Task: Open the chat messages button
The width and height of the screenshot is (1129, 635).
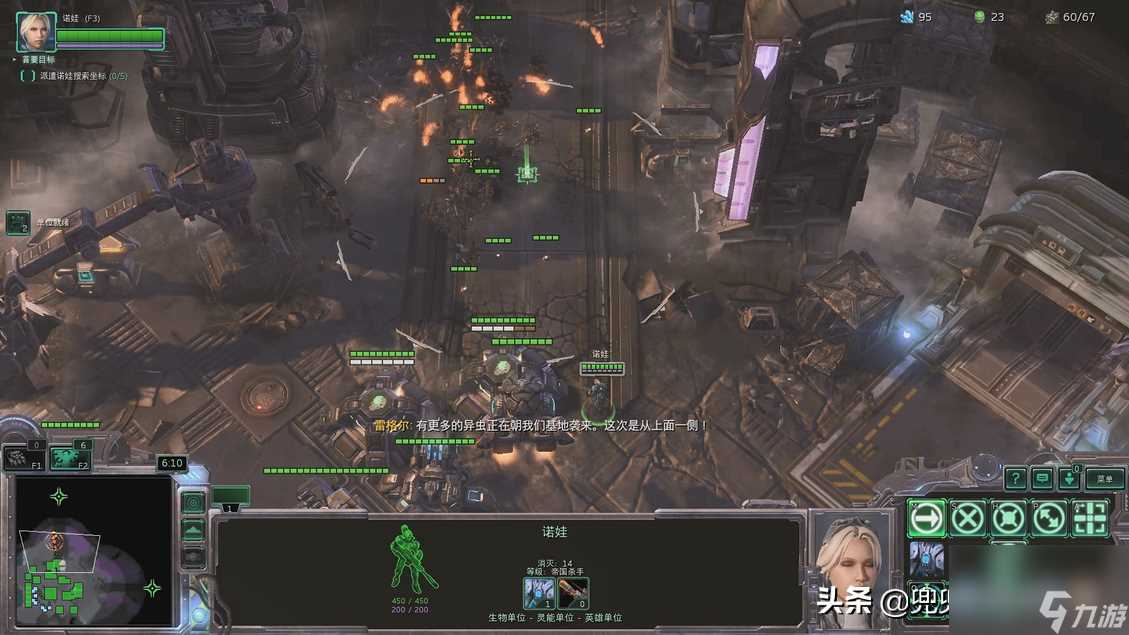Action: (x=1042, y=479)
